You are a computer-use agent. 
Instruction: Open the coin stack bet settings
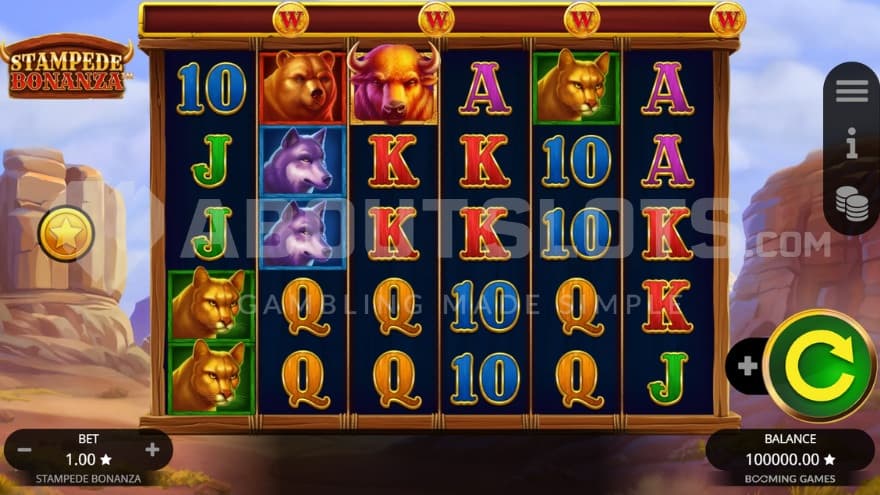pyautogui.click(x=851, y=201)
